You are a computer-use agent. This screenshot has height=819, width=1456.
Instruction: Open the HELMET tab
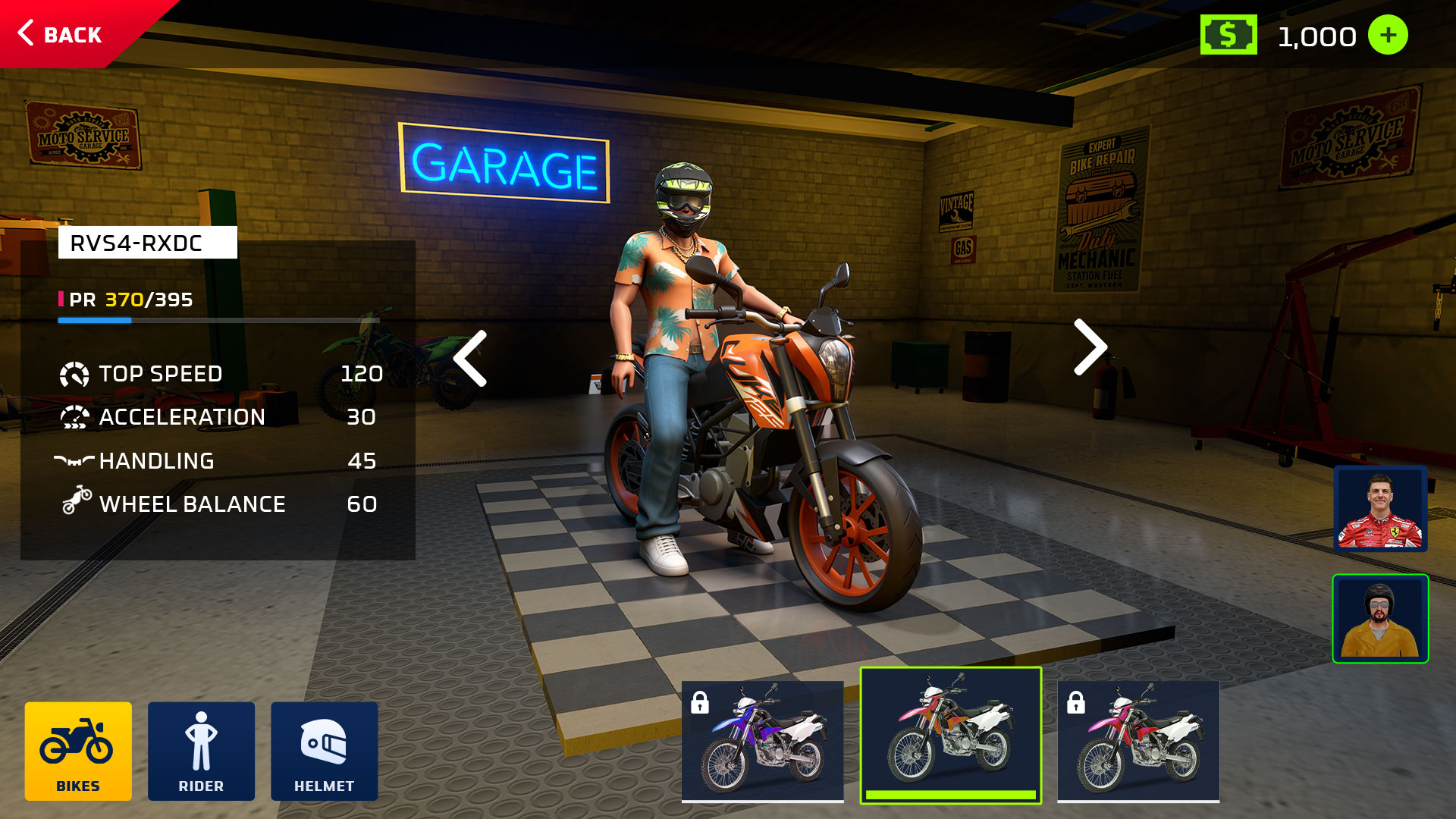click(x=324, y=751)
